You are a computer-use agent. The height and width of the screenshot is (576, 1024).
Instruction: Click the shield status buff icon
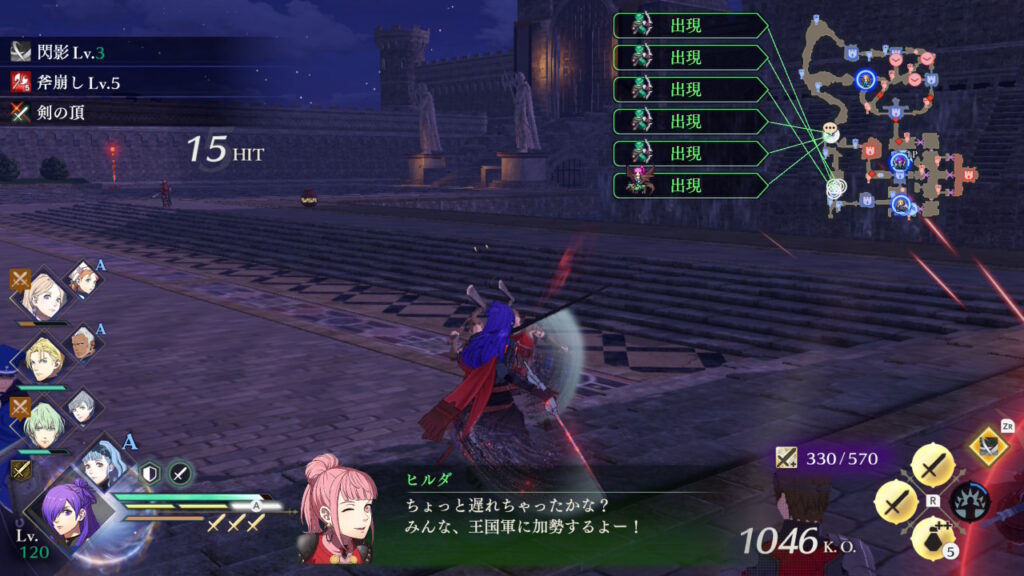click(150, 474)
